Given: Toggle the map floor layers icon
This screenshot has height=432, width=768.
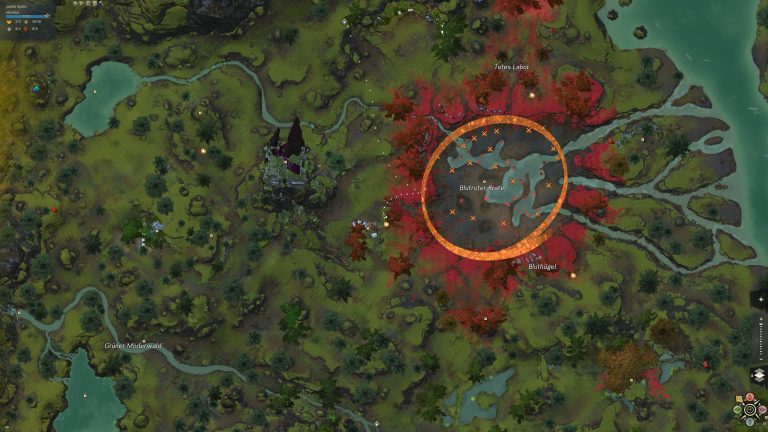Looking at the screenshot, I should click(757, 374).
